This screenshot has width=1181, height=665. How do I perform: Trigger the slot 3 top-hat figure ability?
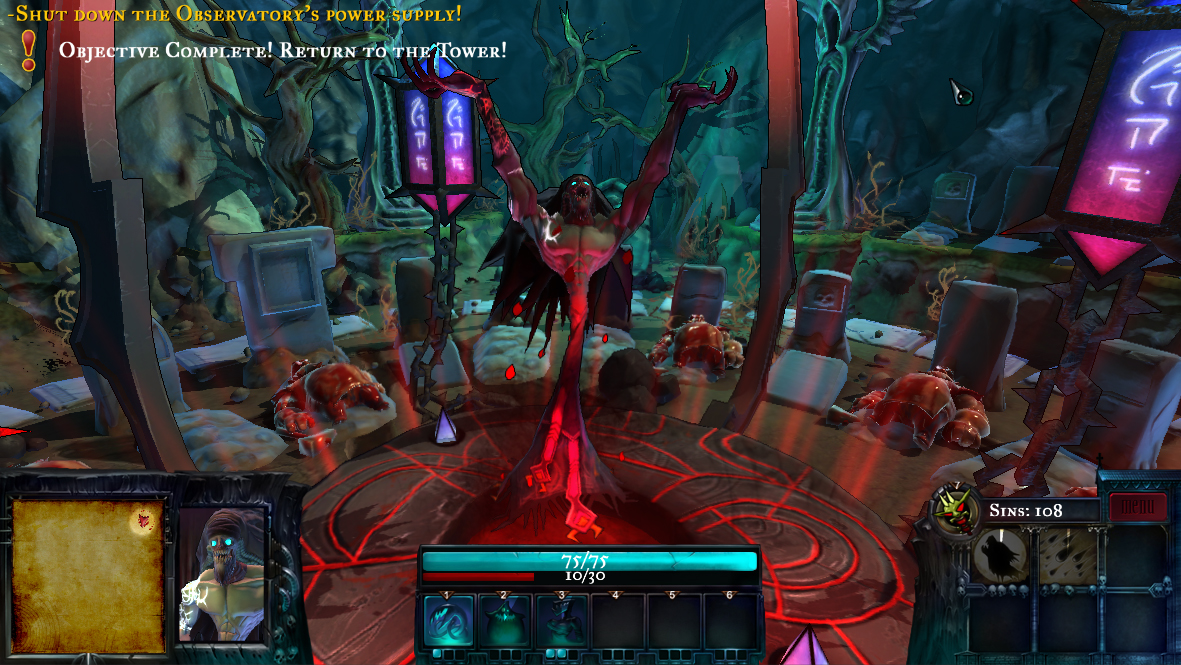560,621
